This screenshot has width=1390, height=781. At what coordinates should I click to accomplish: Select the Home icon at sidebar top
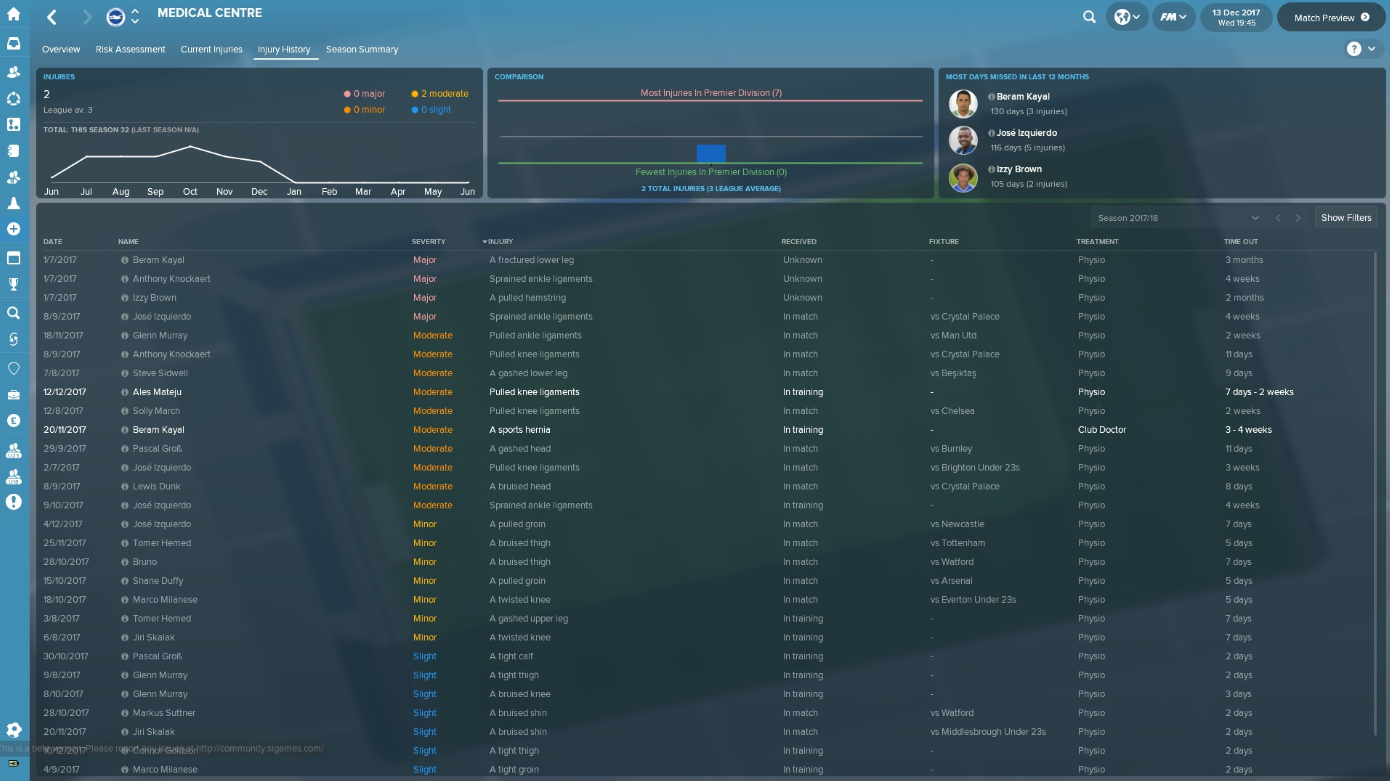[15, 15]
